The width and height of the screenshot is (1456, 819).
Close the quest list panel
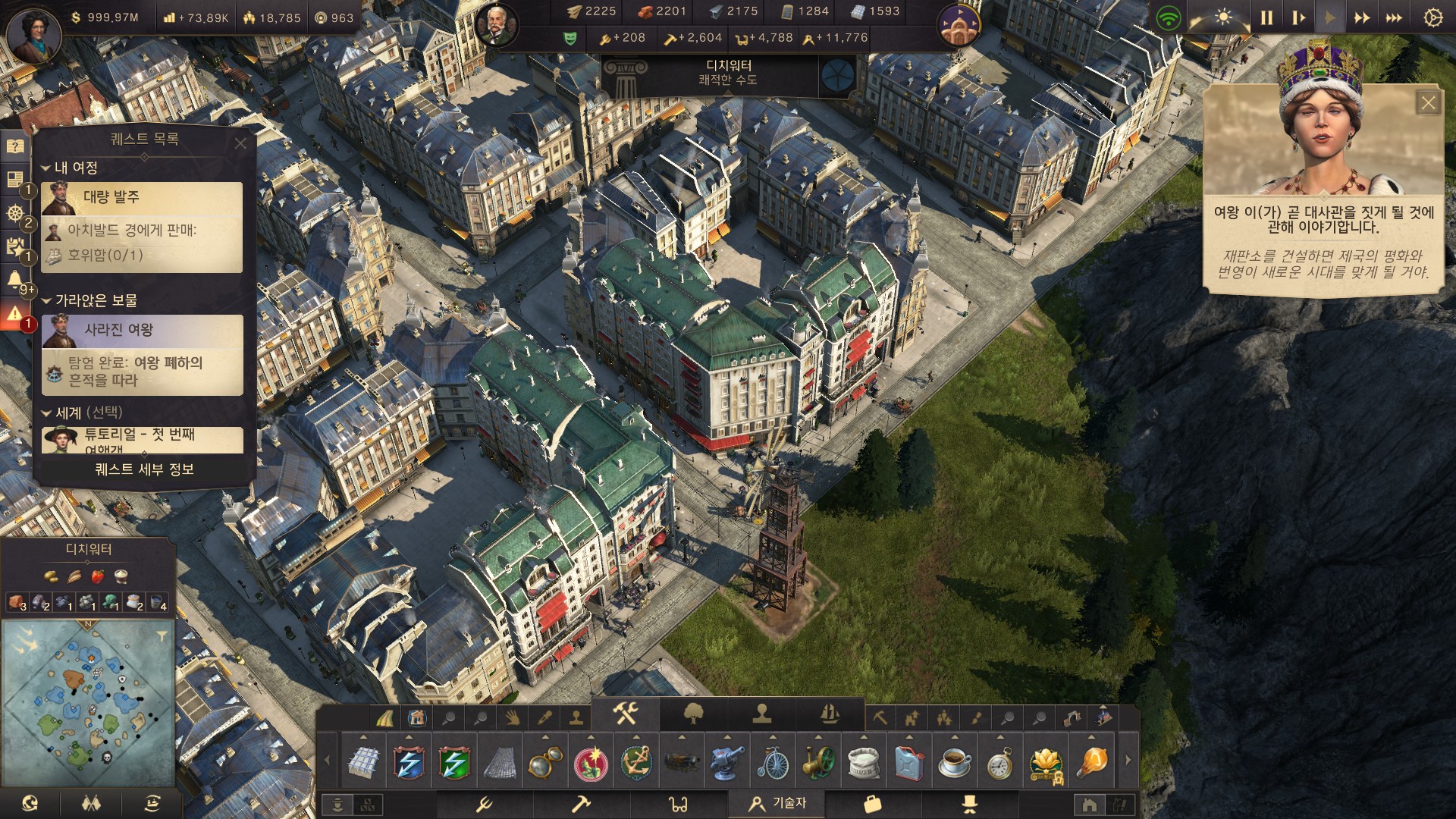(x=240, y=143)
